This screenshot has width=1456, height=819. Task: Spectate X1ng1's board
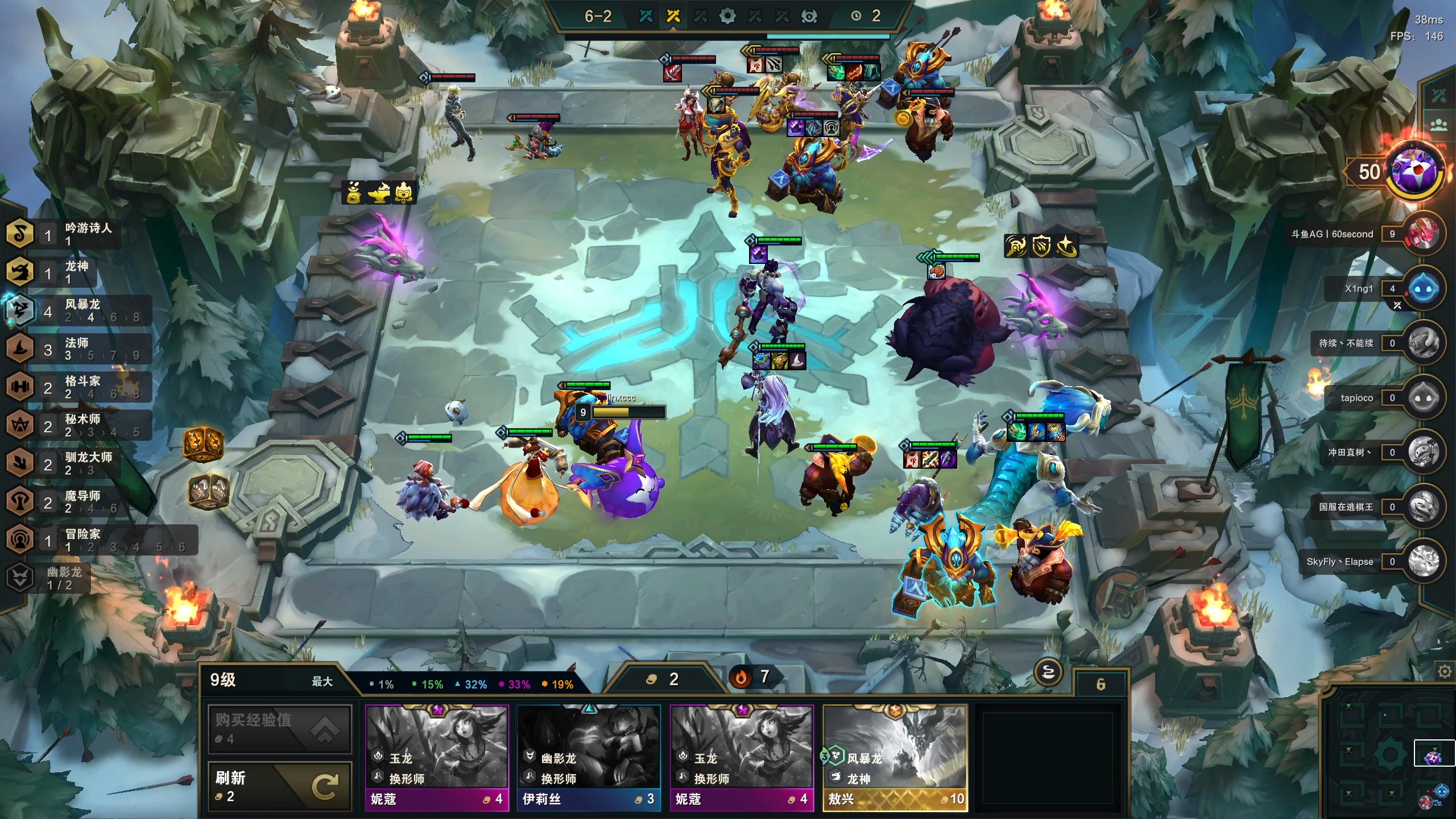click(x=1423, y=288)
